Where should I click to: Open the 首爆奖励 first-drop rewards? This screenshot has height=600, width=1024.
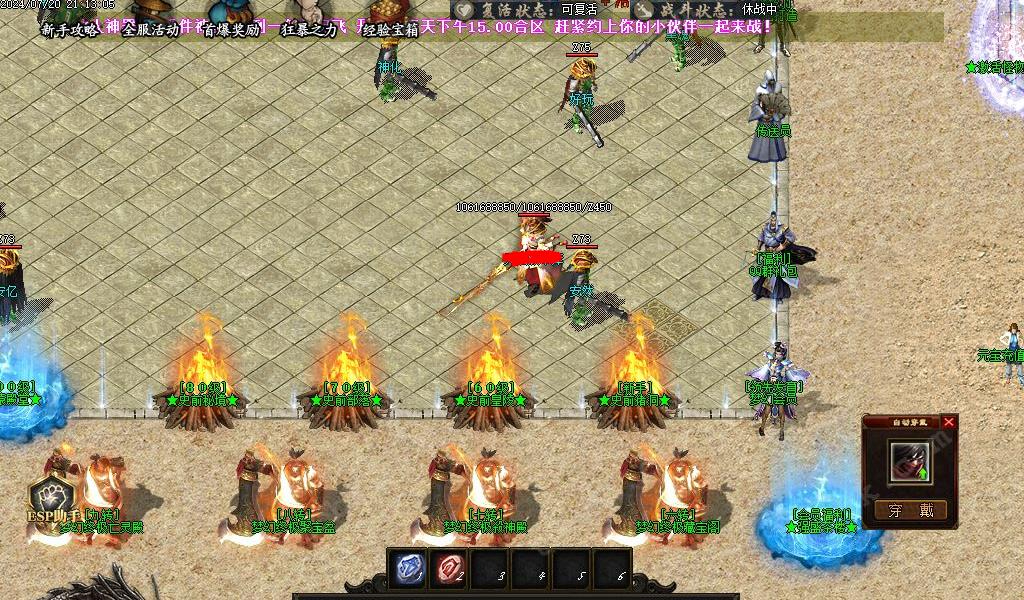pos(231,30)
